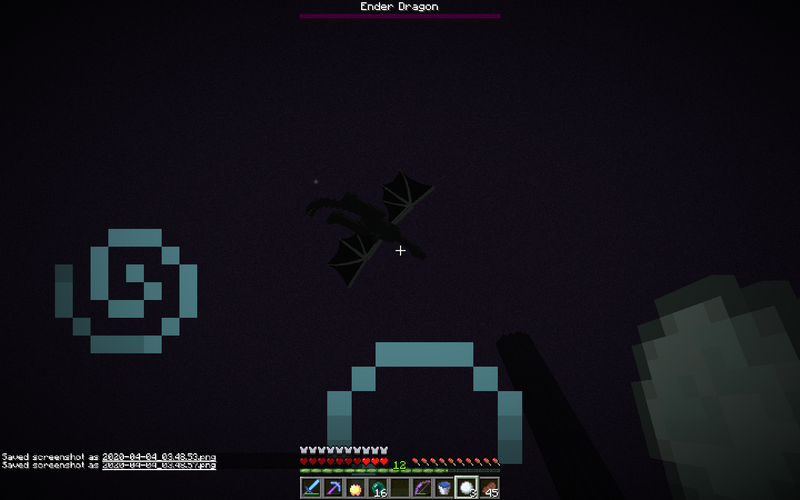Open the 03.48.53 screenshot file link
800x500 pixels.
tap(159, 456)
